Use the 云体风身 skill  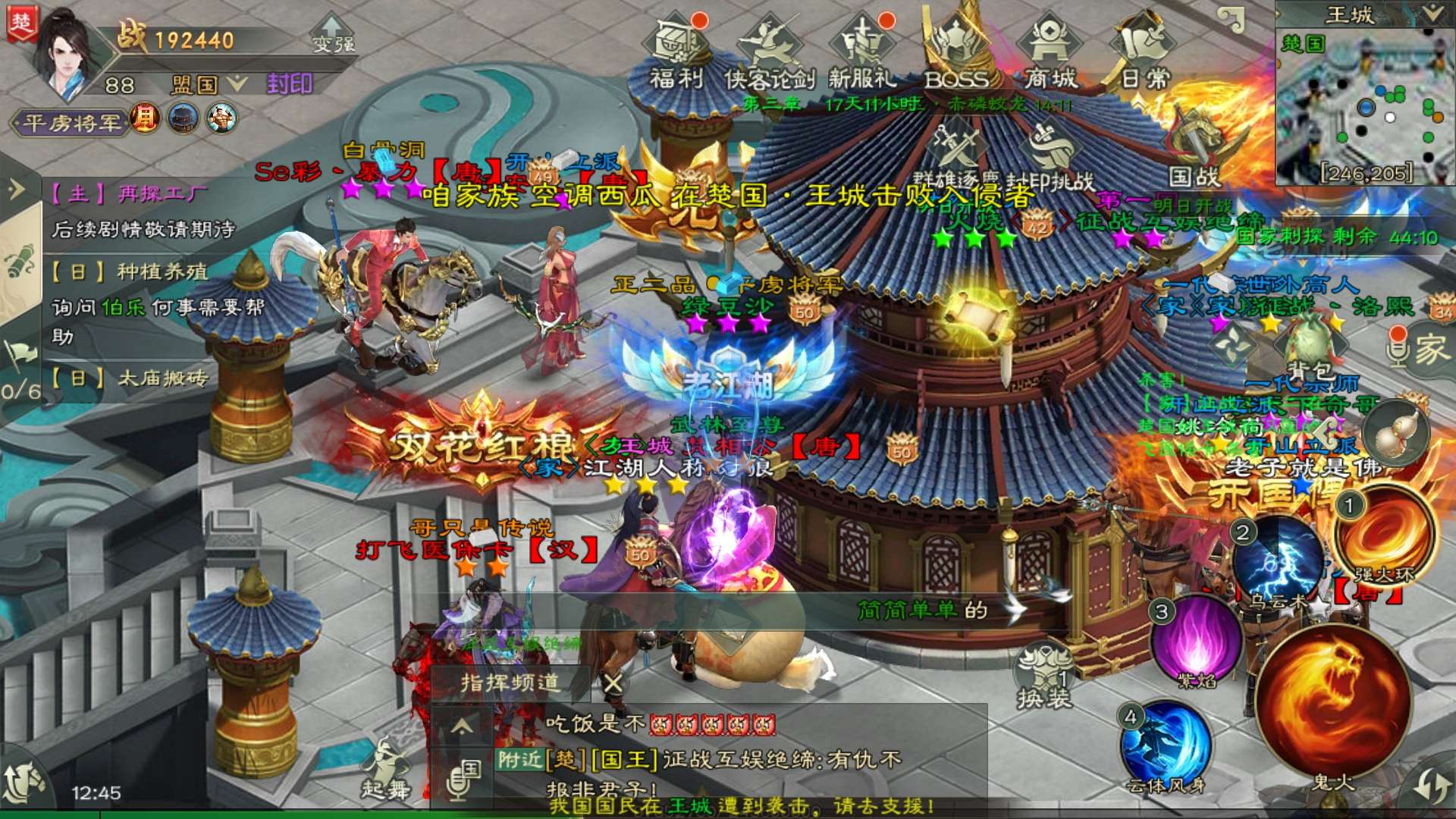1166,747
